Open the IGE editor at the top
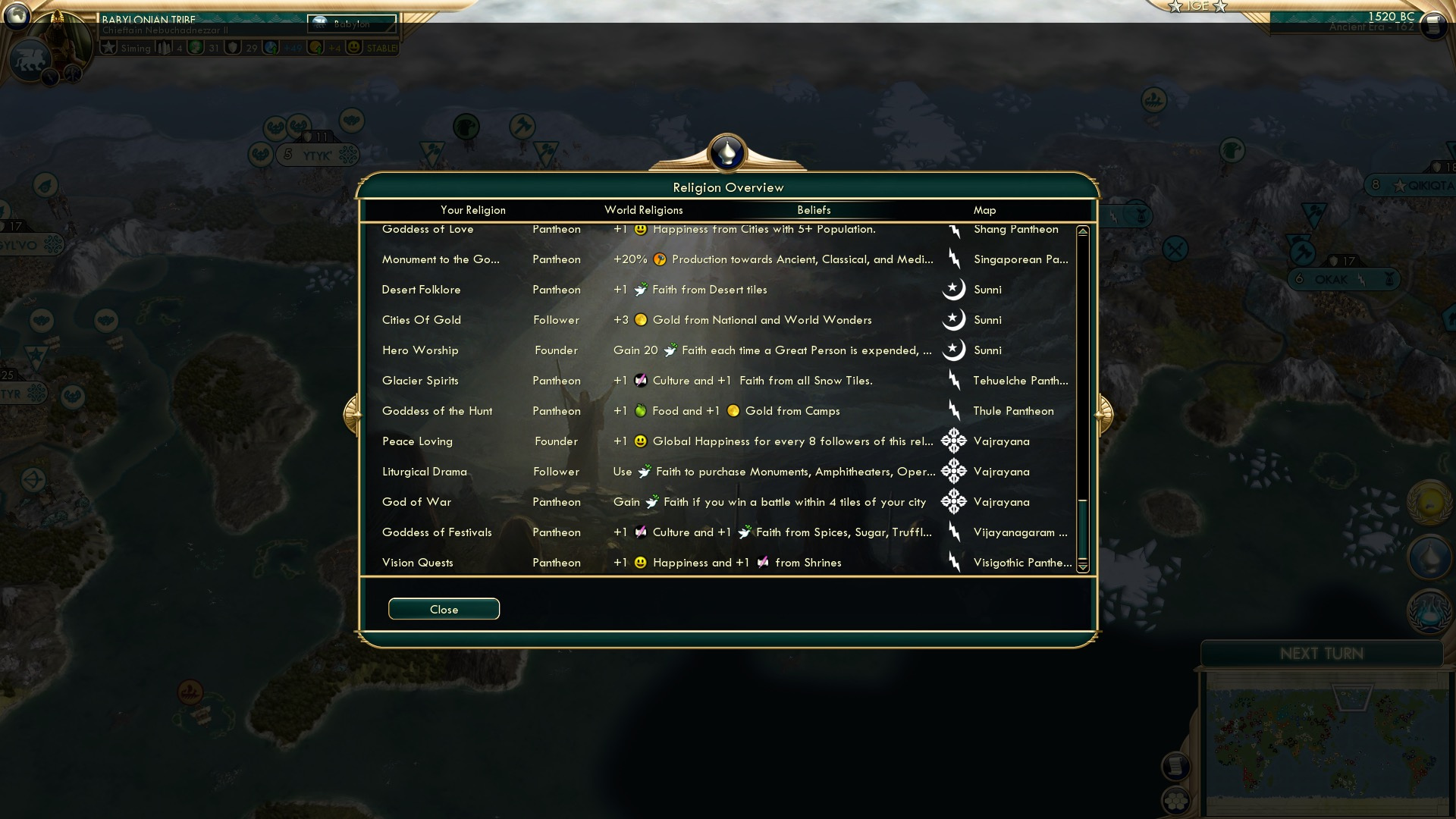The image size is (1456, 819). [x=1199, y=6]
